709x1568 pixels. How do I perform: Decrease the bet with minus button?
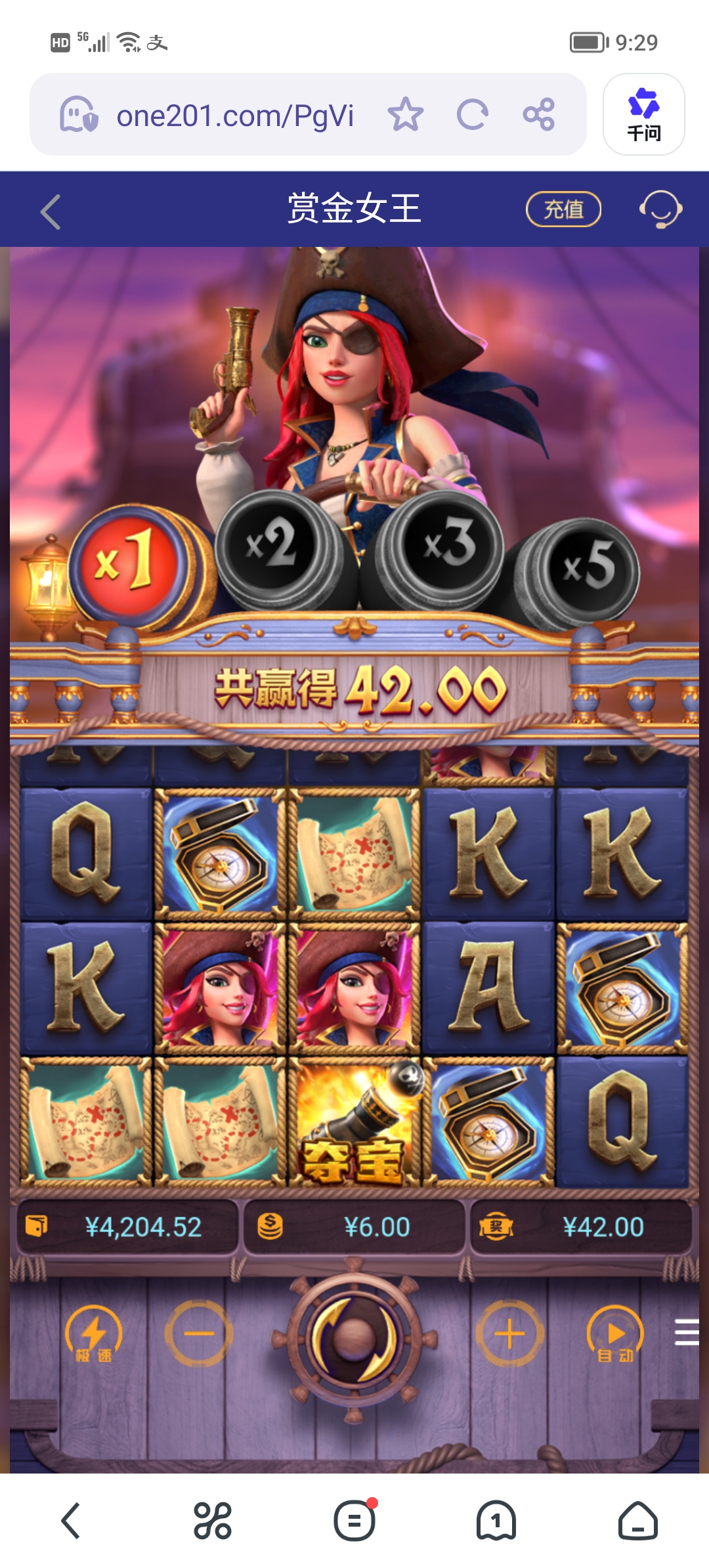click(x=199, y=1334)
